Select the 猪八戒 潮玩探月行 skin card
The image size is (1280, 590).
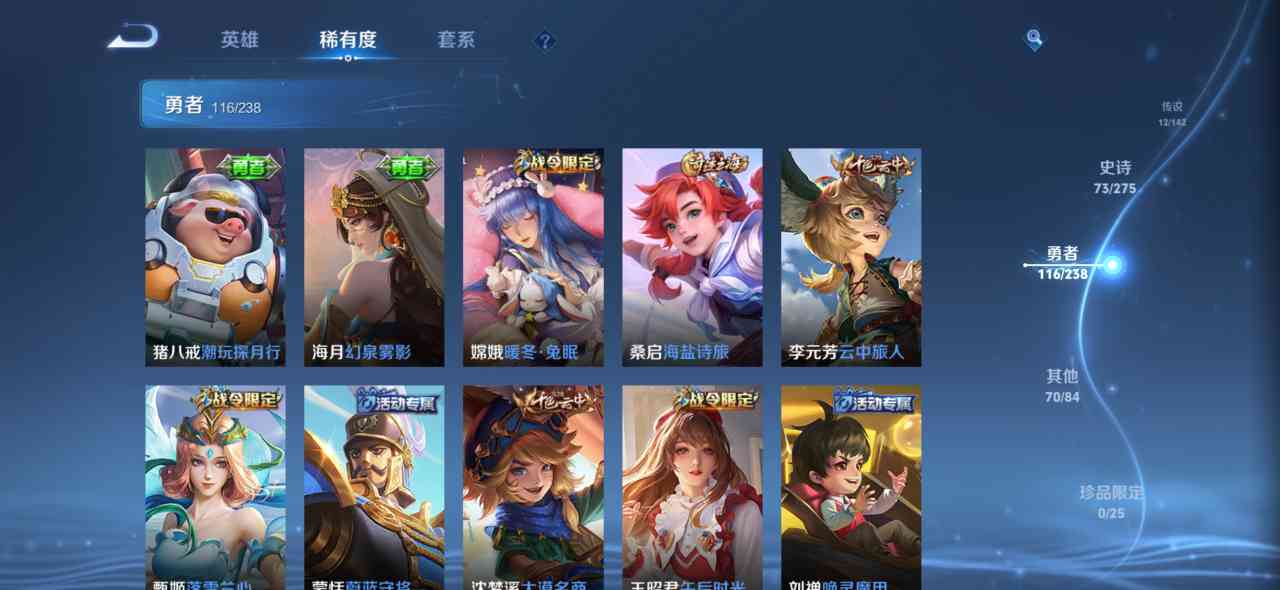coord(215,257)
